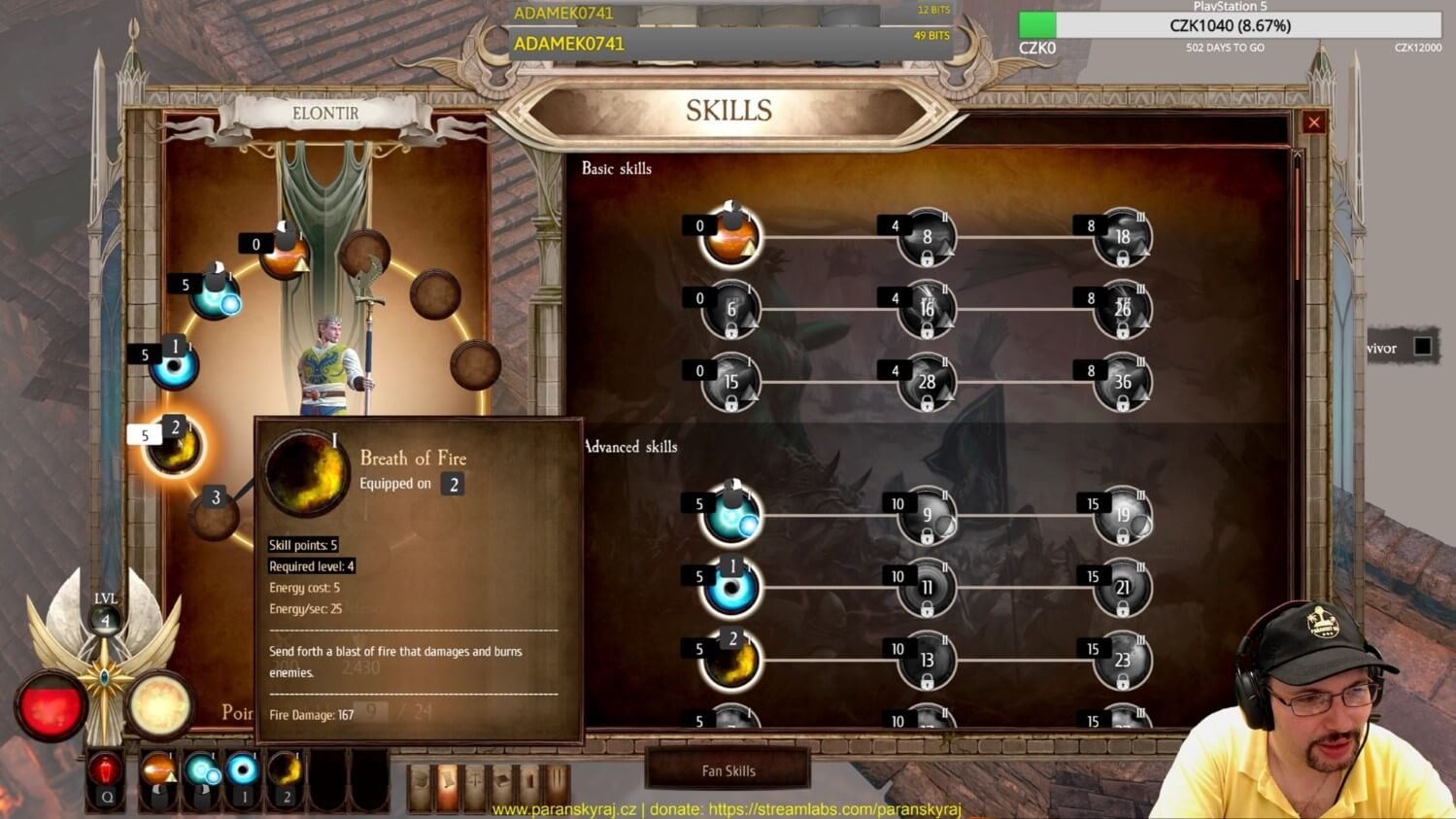Open the Fan Skills panel
Screen dimensions: 1456x819
click(728, 770)
